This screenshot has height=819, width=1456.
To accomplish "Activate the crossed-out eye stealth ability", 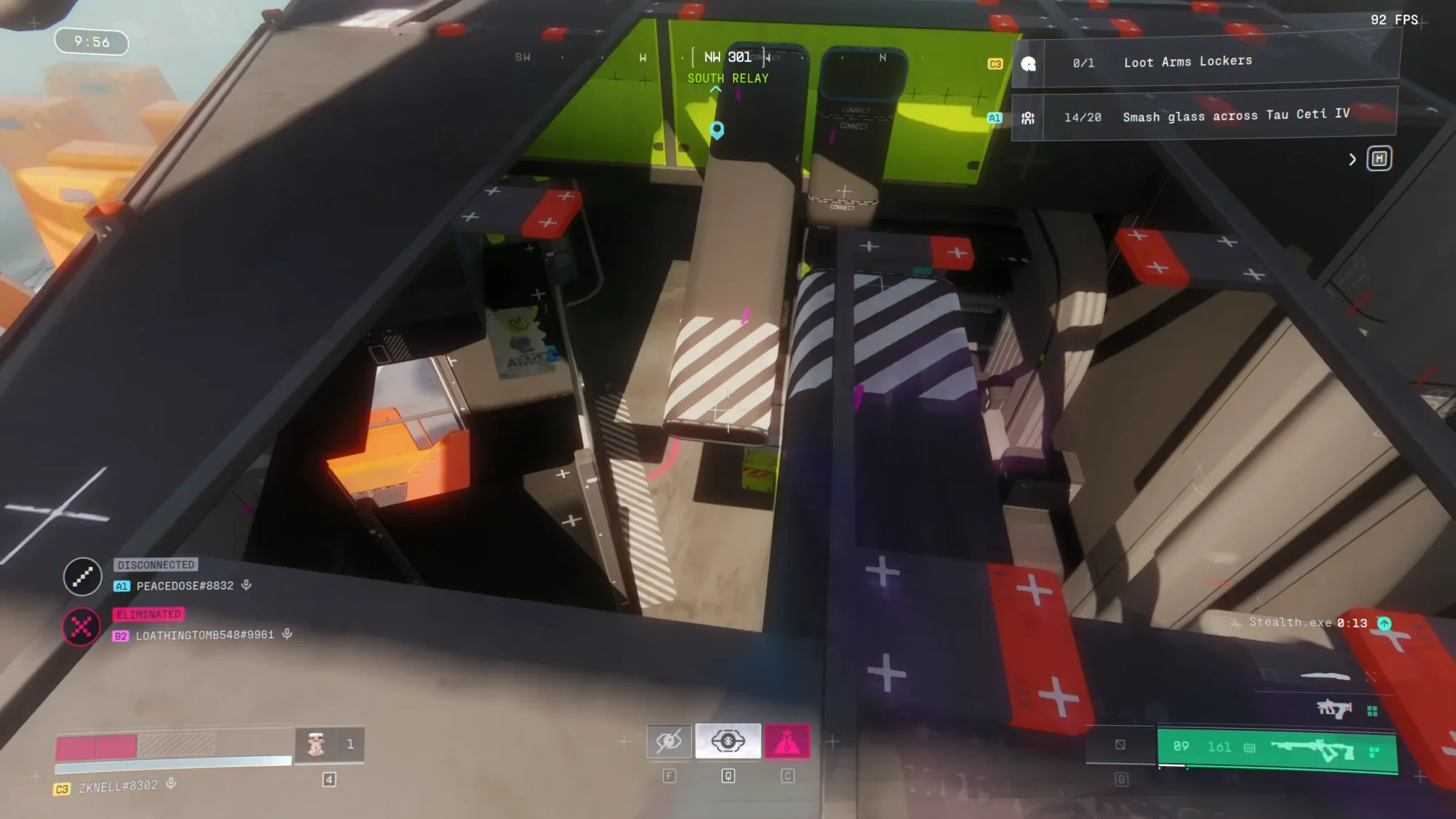I will [x=669, y=741].
